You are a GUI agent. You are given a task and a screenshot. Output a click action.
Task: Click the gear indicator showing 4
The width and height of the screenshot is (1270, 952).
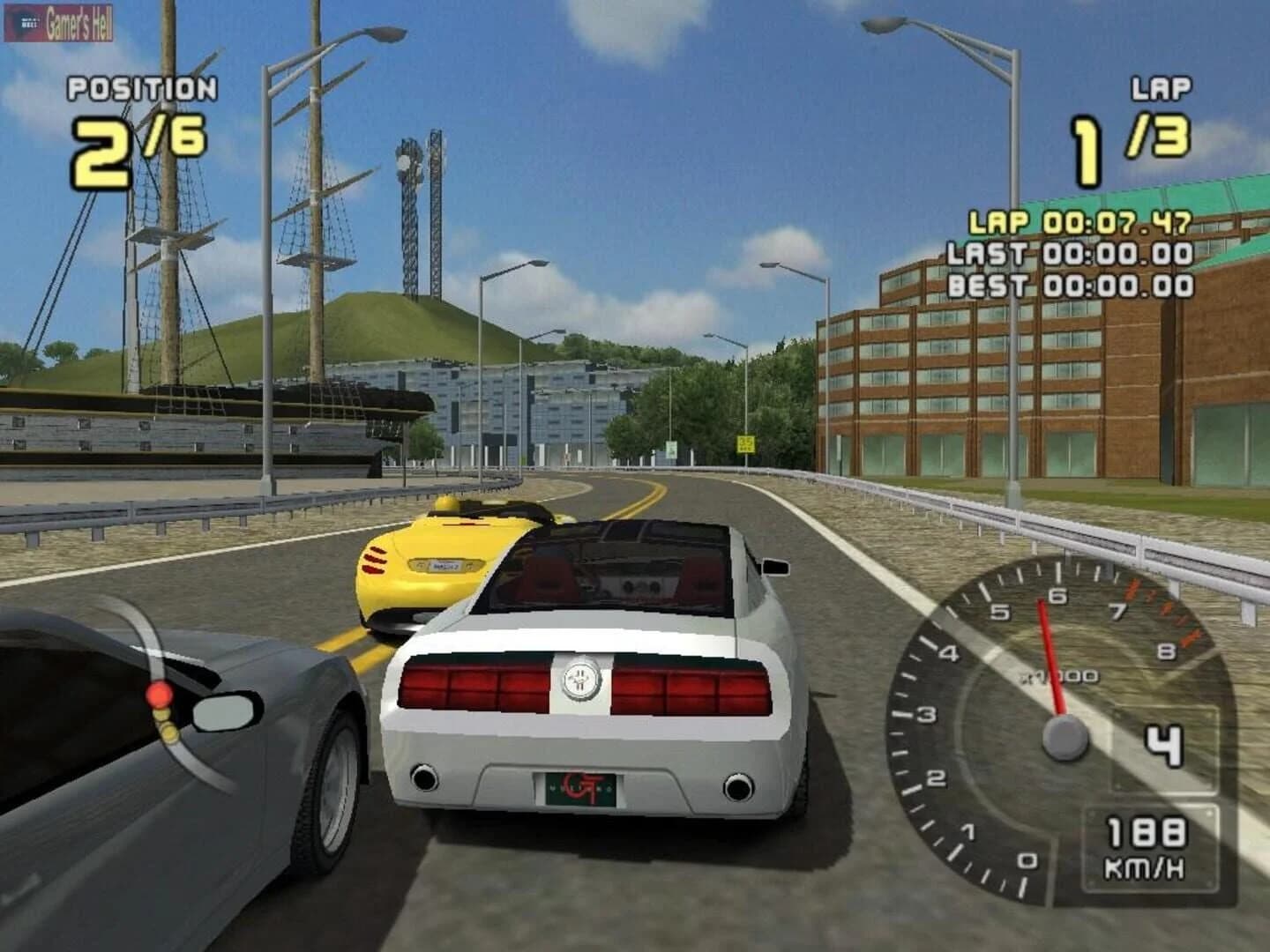pos(1164,745)
